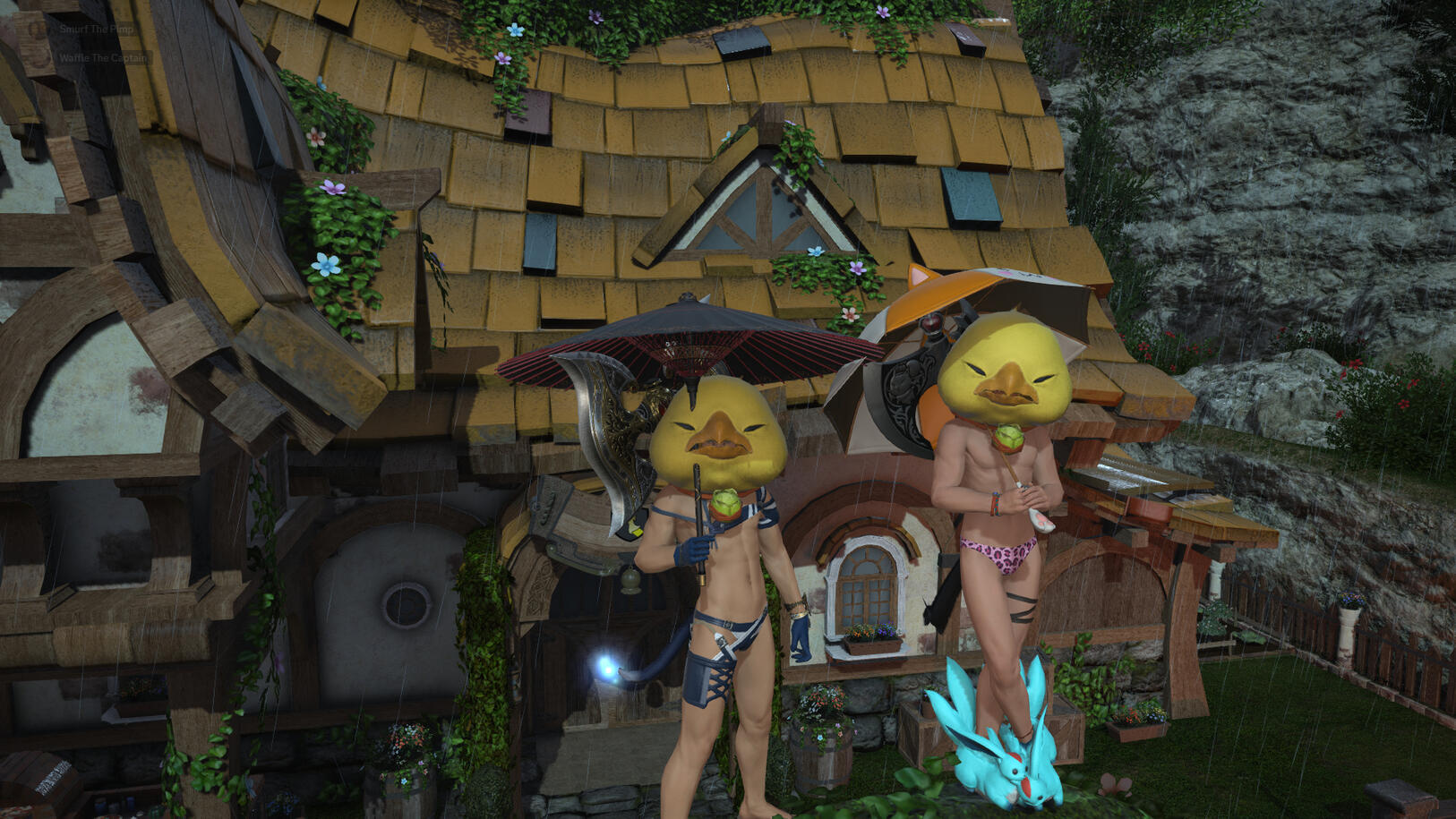Target Waffle The Captain in party list
The image size is (1456, 819).
coord(103,58)
